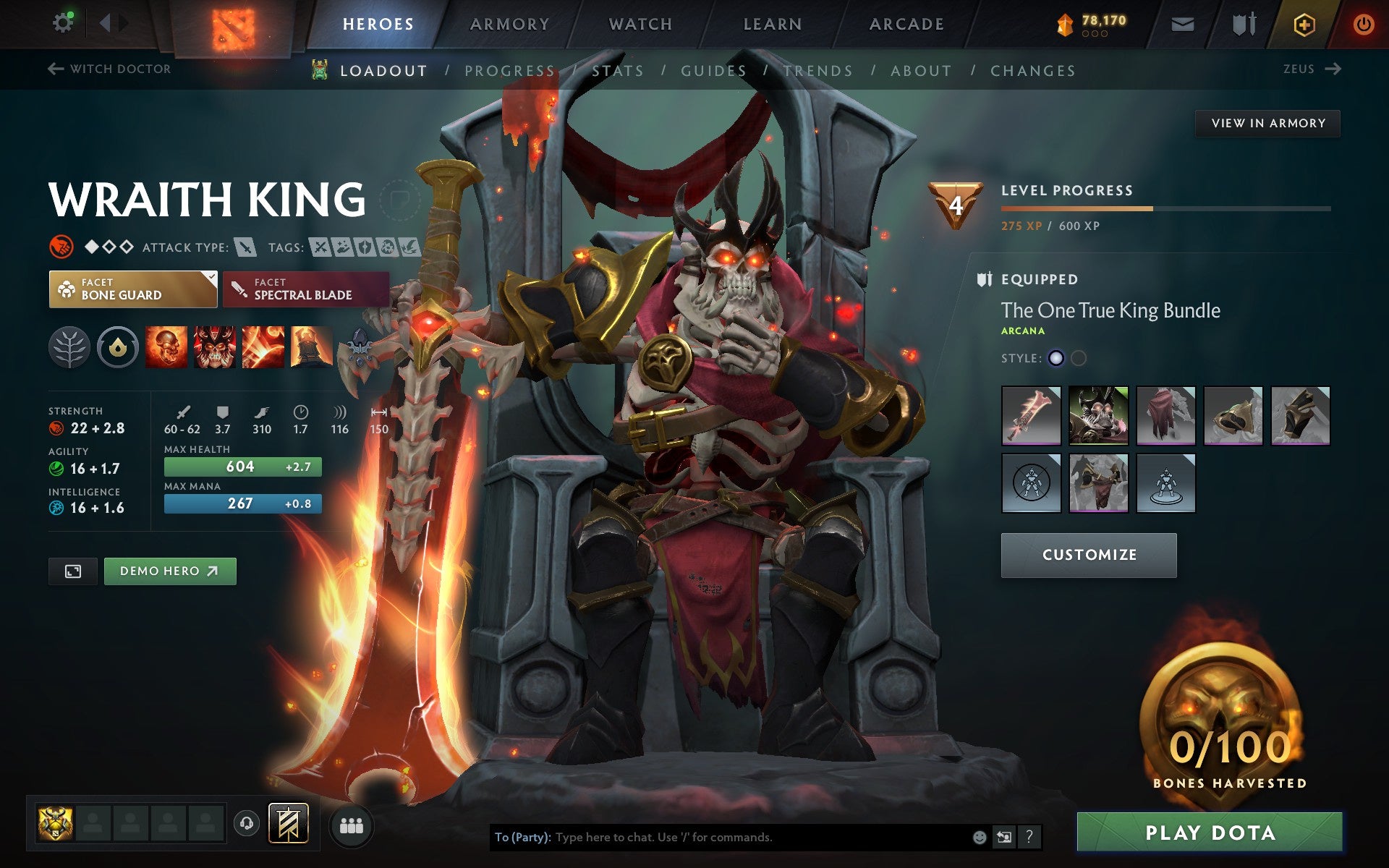Open the innate ability icon beside the talents
The image size is (1389, 868).
pos(118,347)
